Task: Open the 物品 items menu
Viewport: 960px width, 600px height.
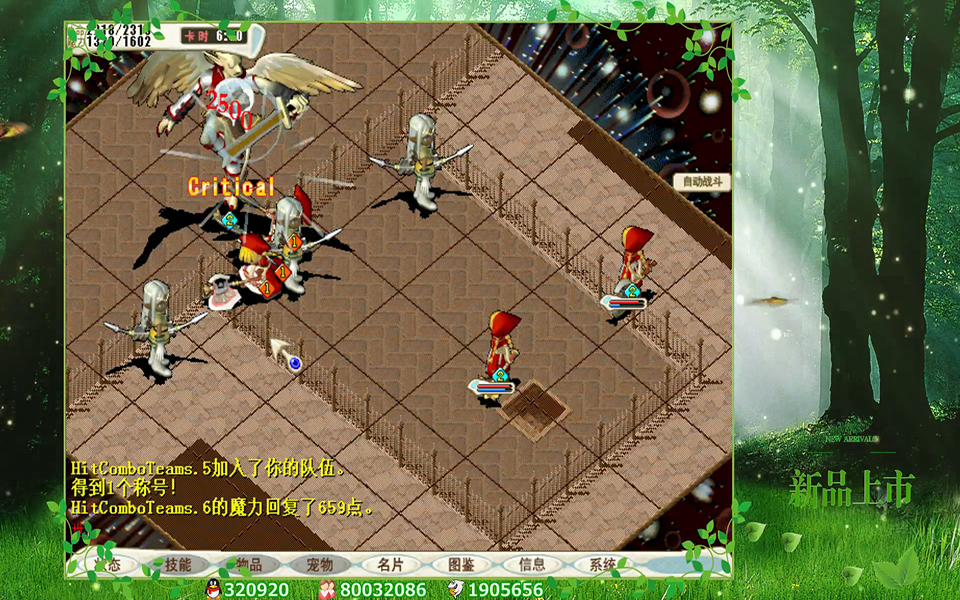Action: tap(249, 565)
